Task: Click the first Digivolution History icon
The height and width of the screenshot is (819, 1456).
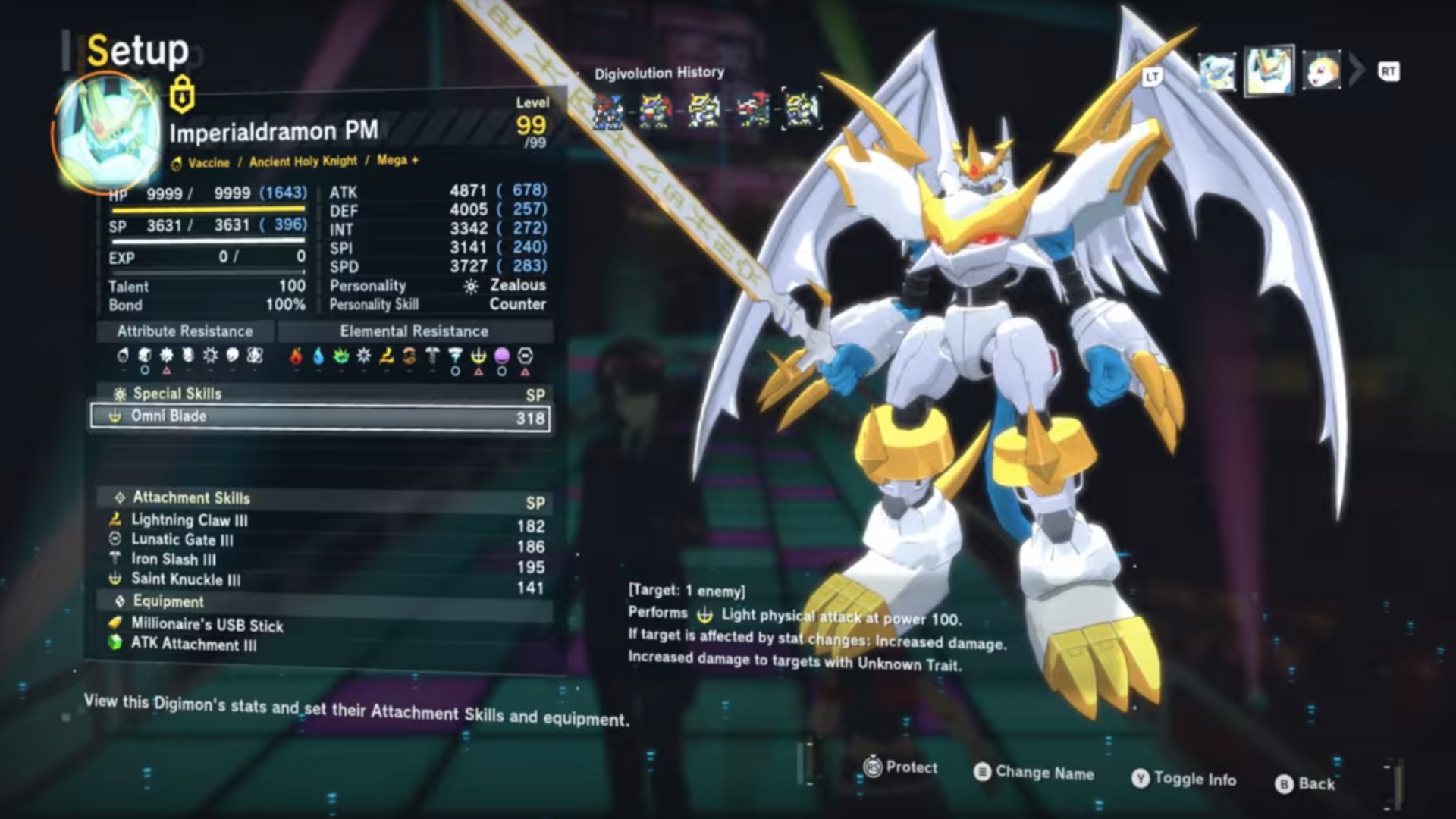Action: point(608,111)
